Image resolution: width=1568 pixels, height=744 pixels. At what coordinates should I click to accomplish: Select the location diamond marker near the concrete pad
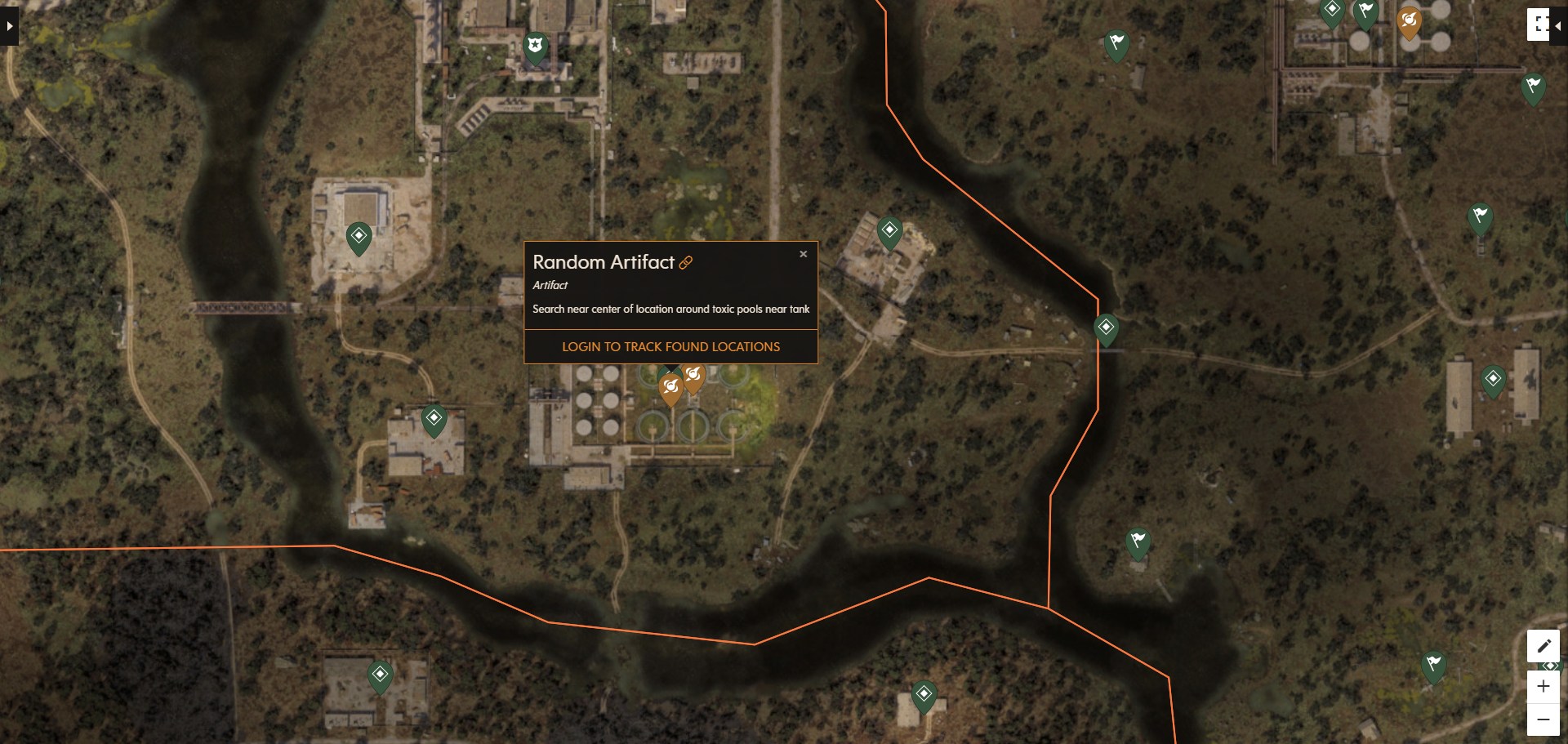(359, 237)
